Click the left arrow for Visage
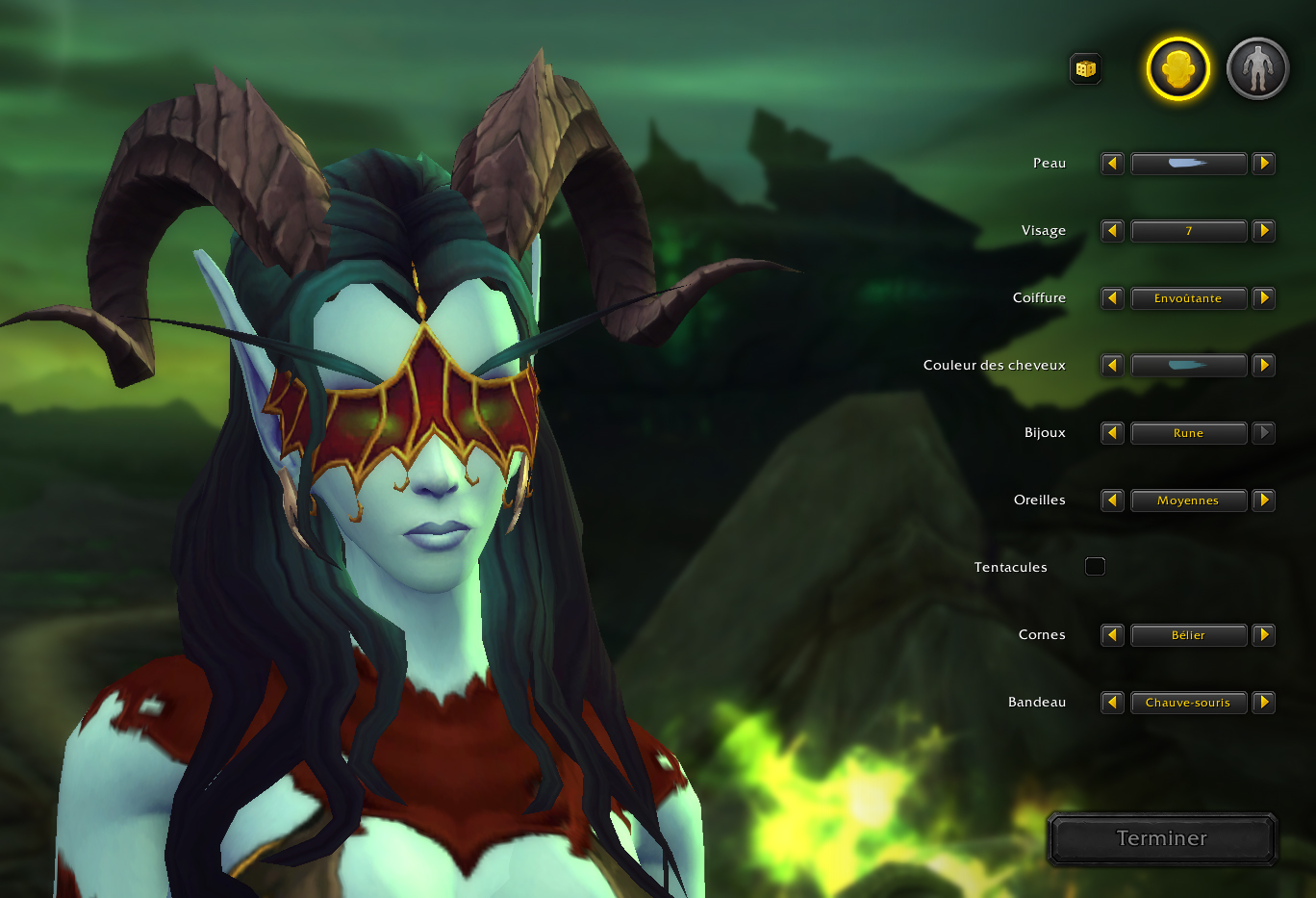 tap(1111, 231)
